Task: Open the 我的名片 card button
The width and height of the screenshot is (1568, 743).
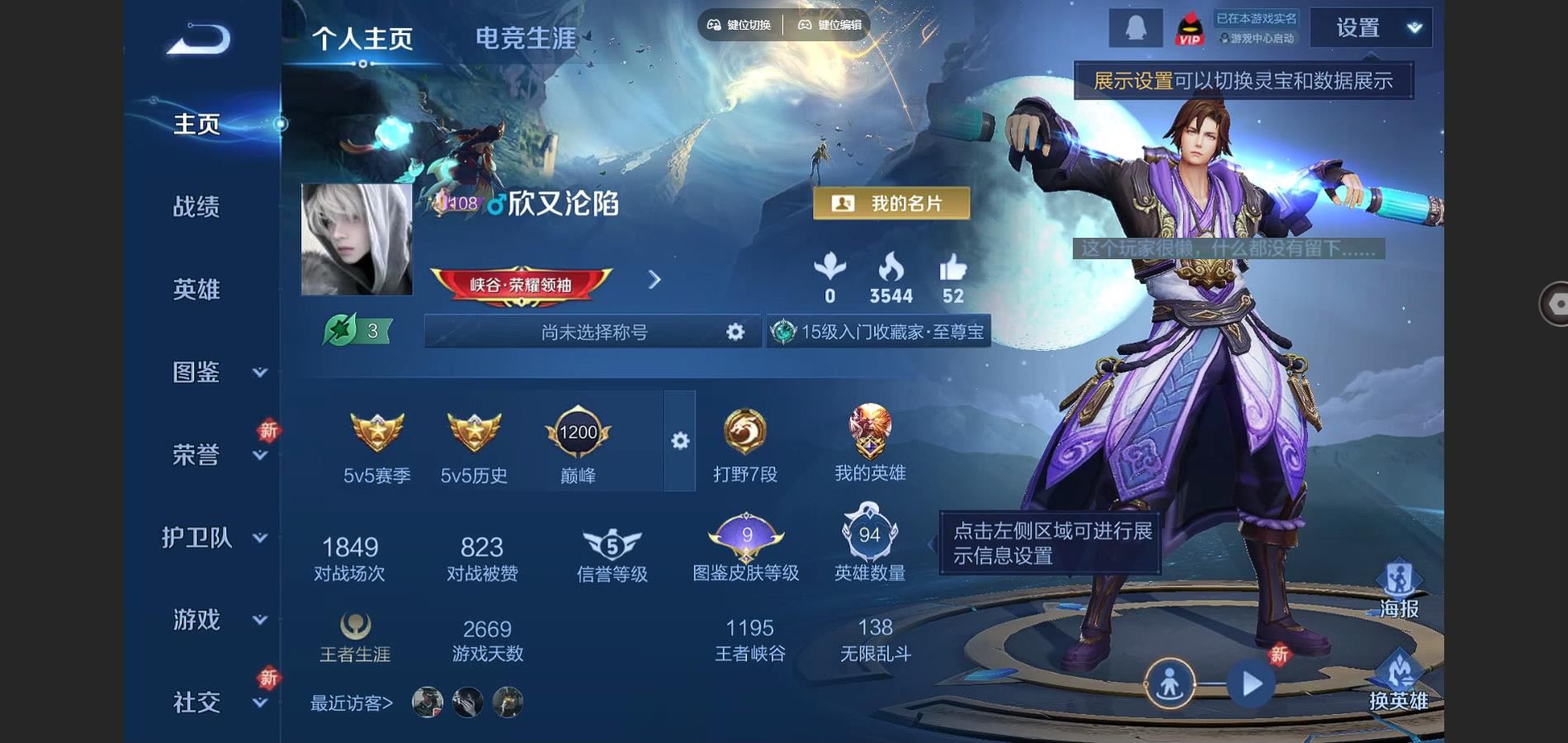Action: 891,203
